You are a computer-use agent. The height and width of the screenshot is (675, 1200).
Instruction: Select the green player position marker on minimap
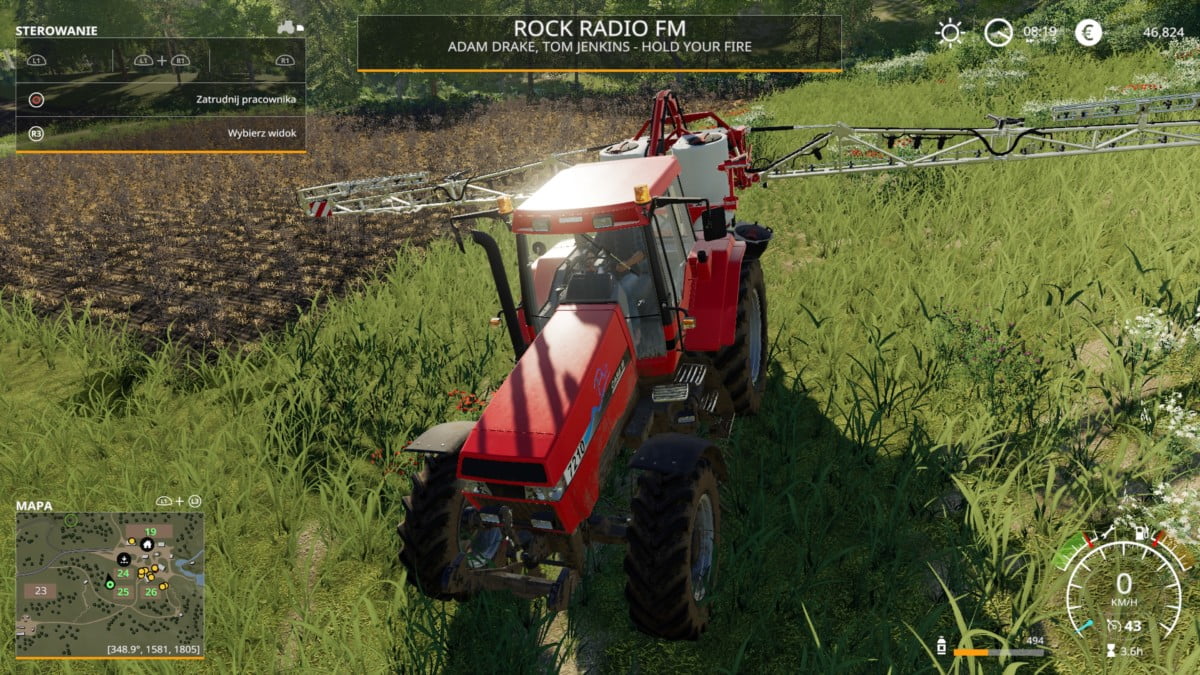click(110, 583)
